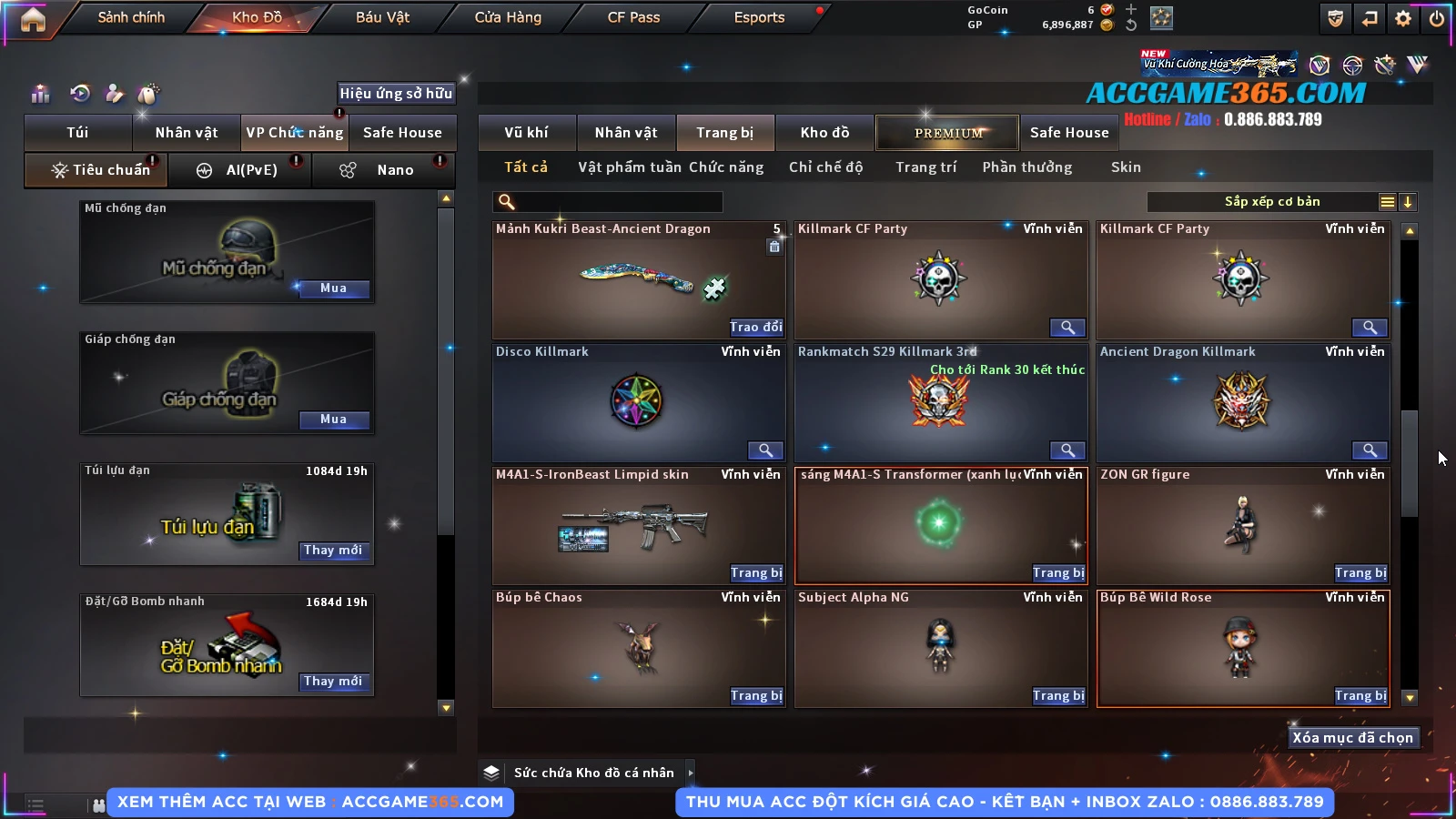Open the Sắp xếp cơ bản sort dropdown
This screenshot has height=819, width=1456.
coord(1271,202)
